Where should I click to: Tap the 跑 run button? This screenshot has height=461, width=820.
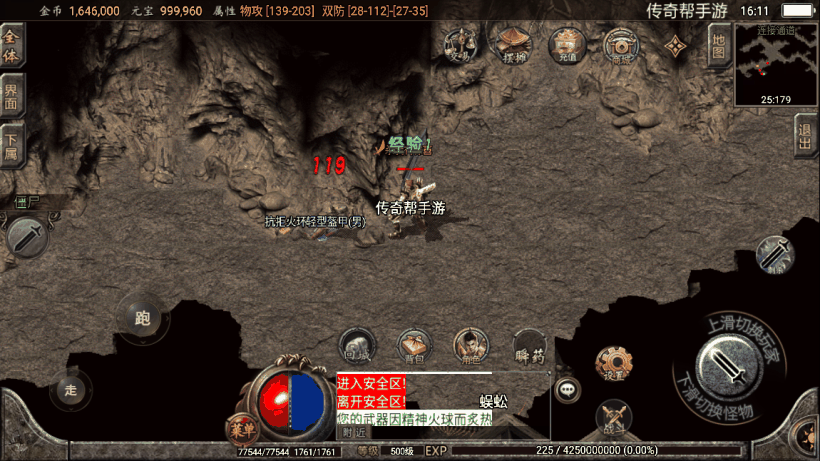click(x=141, y=319)
